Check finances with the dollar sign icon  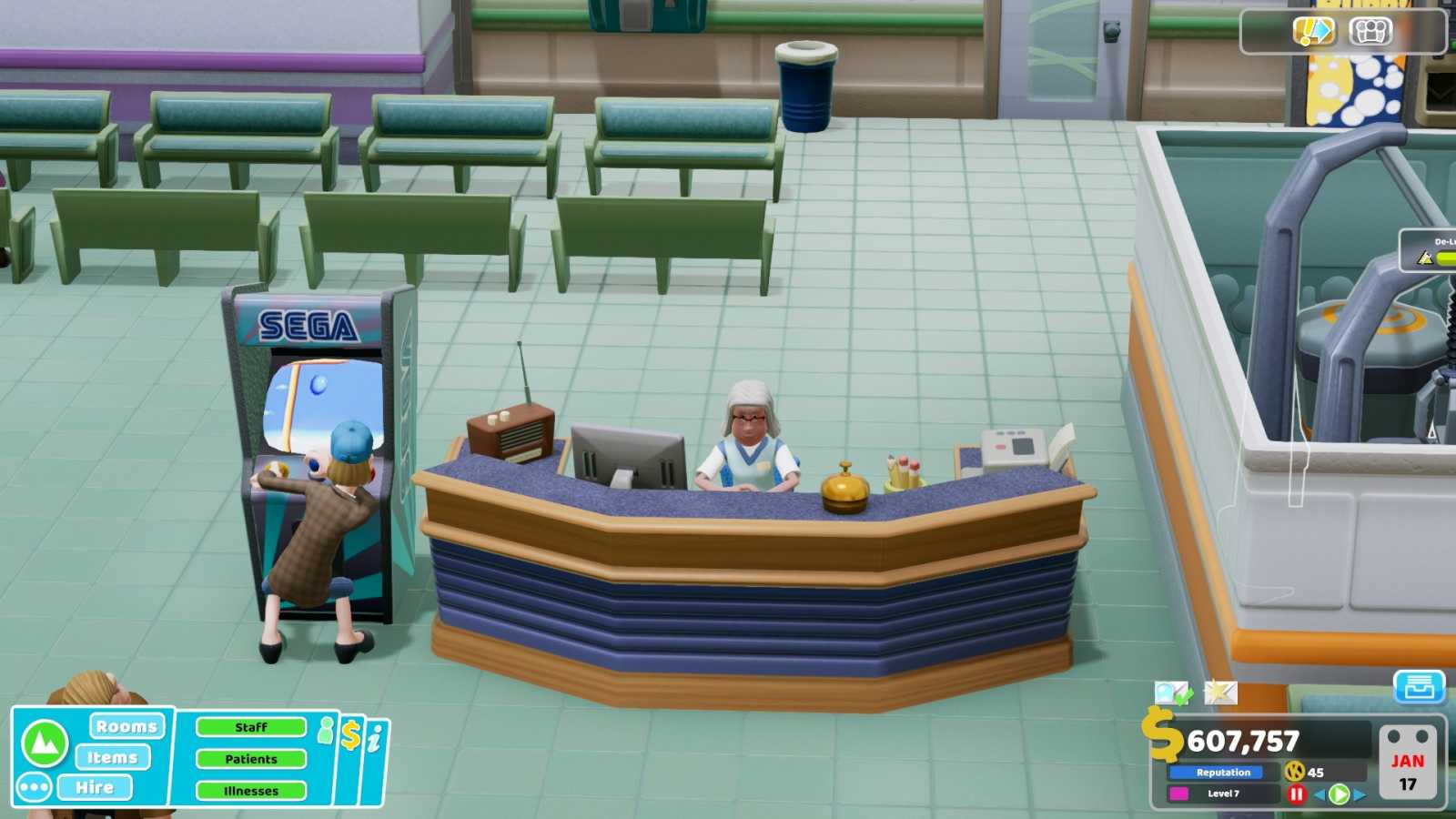point(351,733)
